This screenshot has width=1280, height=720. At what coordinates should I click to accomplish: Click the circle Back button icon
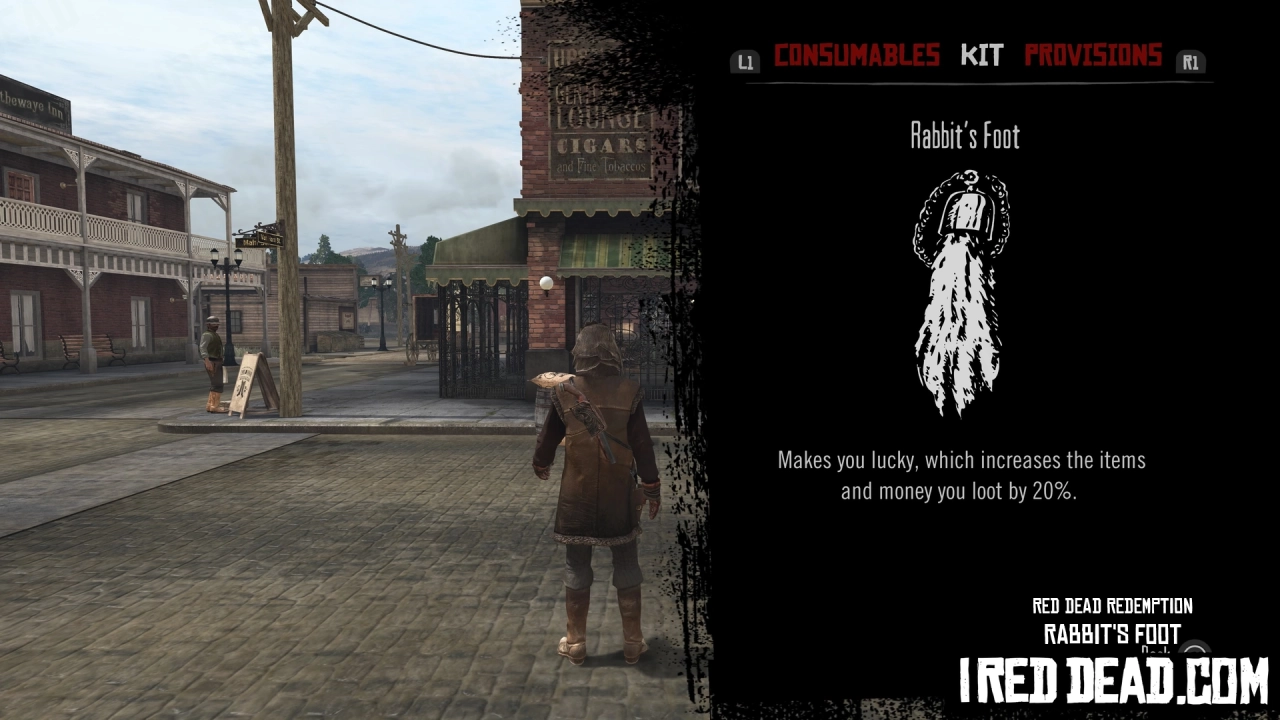(x=1192, y=650)
